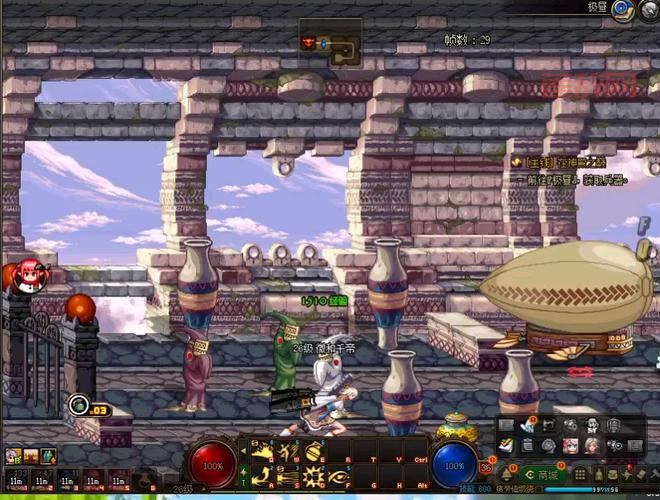Click the red level 36 badge
The image size is (660, 500).
pos(487,466)
